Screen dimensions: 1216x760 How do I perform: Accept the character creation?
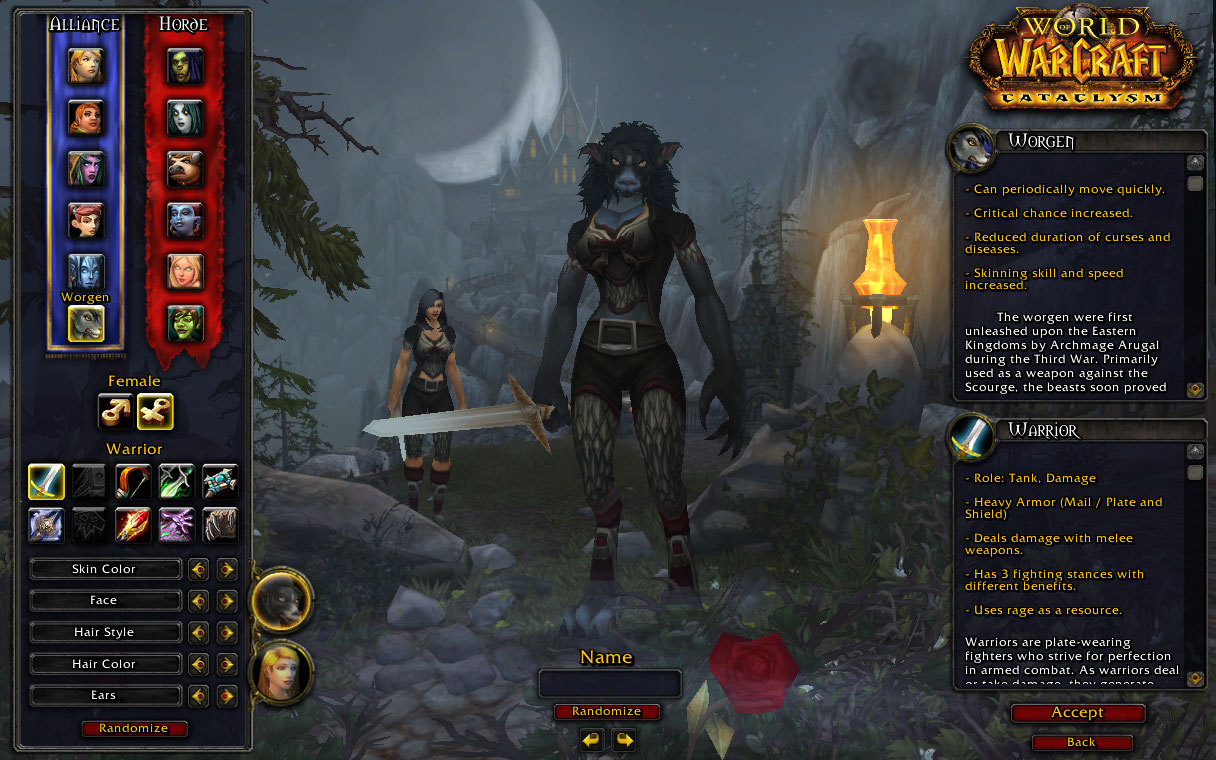[x=1077, y=713]
